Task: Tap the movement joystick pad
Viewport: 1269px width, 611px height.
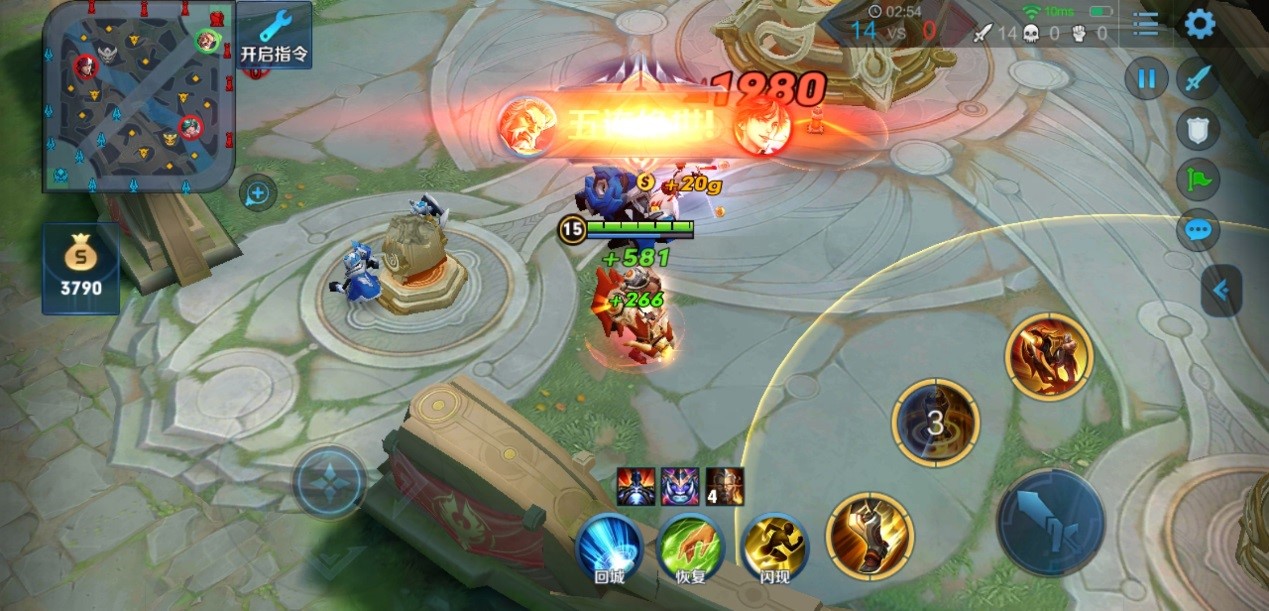Action: pyautogui.click(x=329, y=481)
